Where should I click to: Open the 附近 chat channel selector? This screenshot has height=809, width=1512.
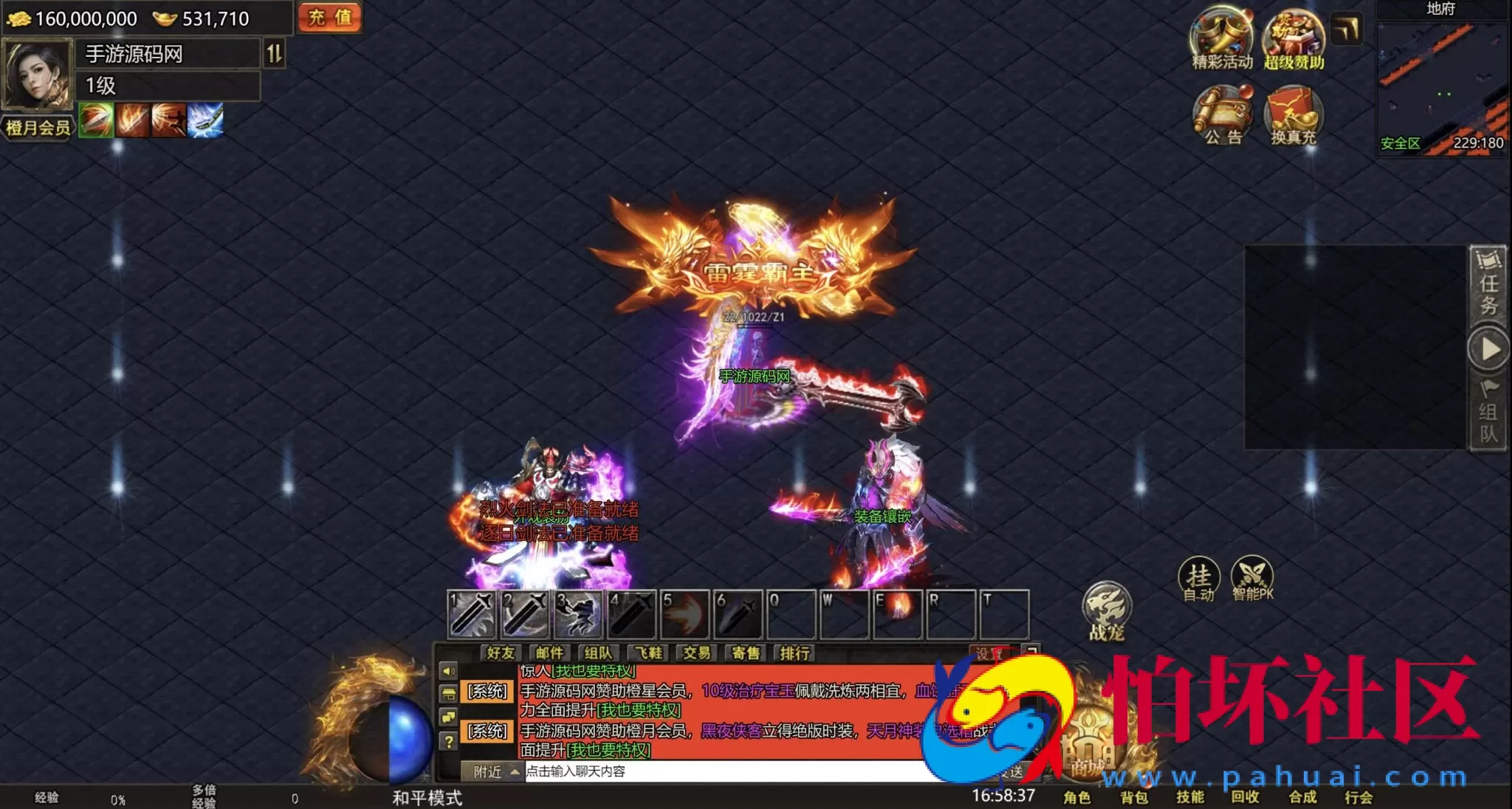pyautogui.click(x=489, y=770)
